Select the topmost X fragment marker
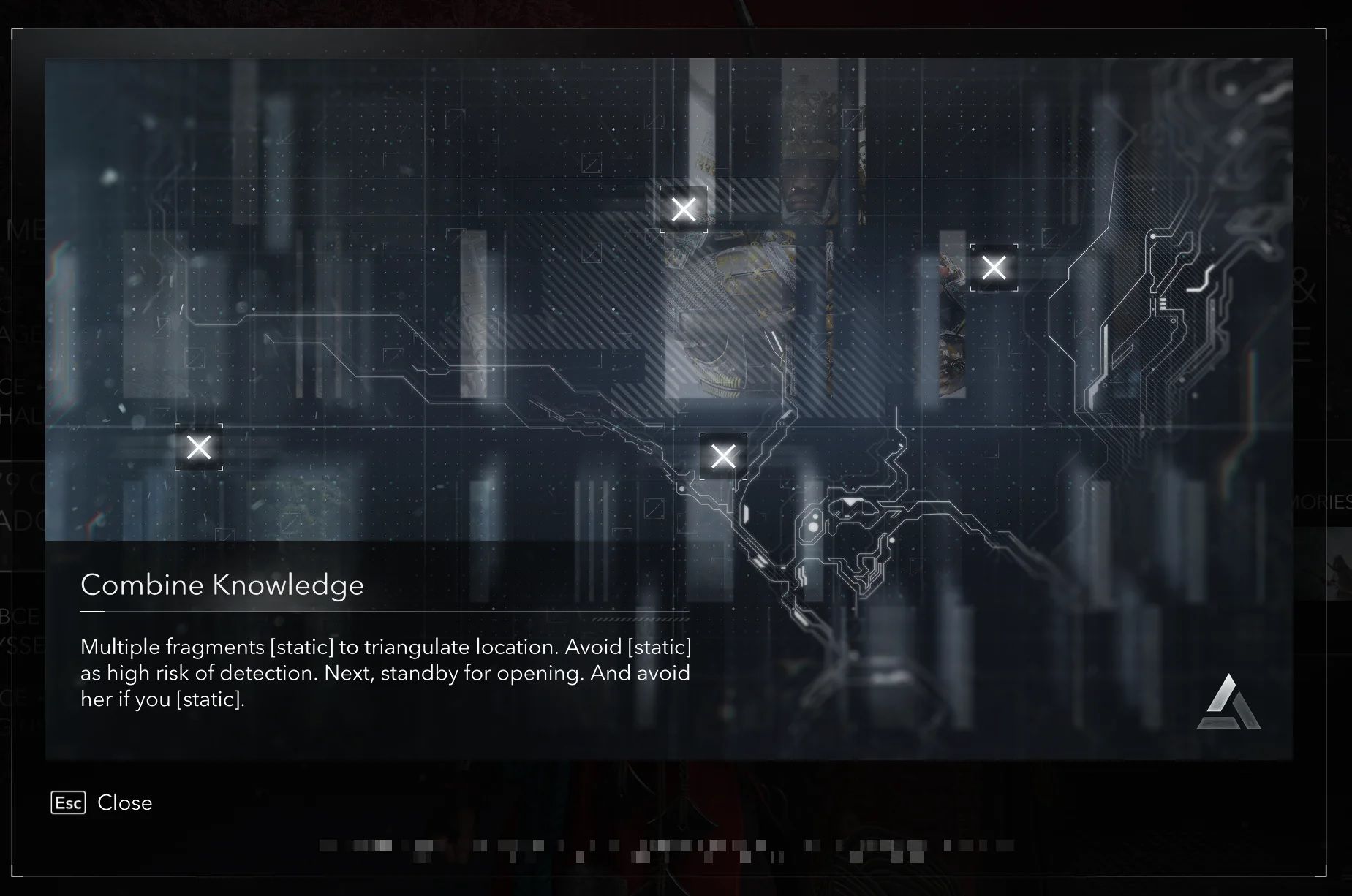Image resolution: width=1352 pixels, height=896 pixels. pyautogui.click(x=684, y=210)
